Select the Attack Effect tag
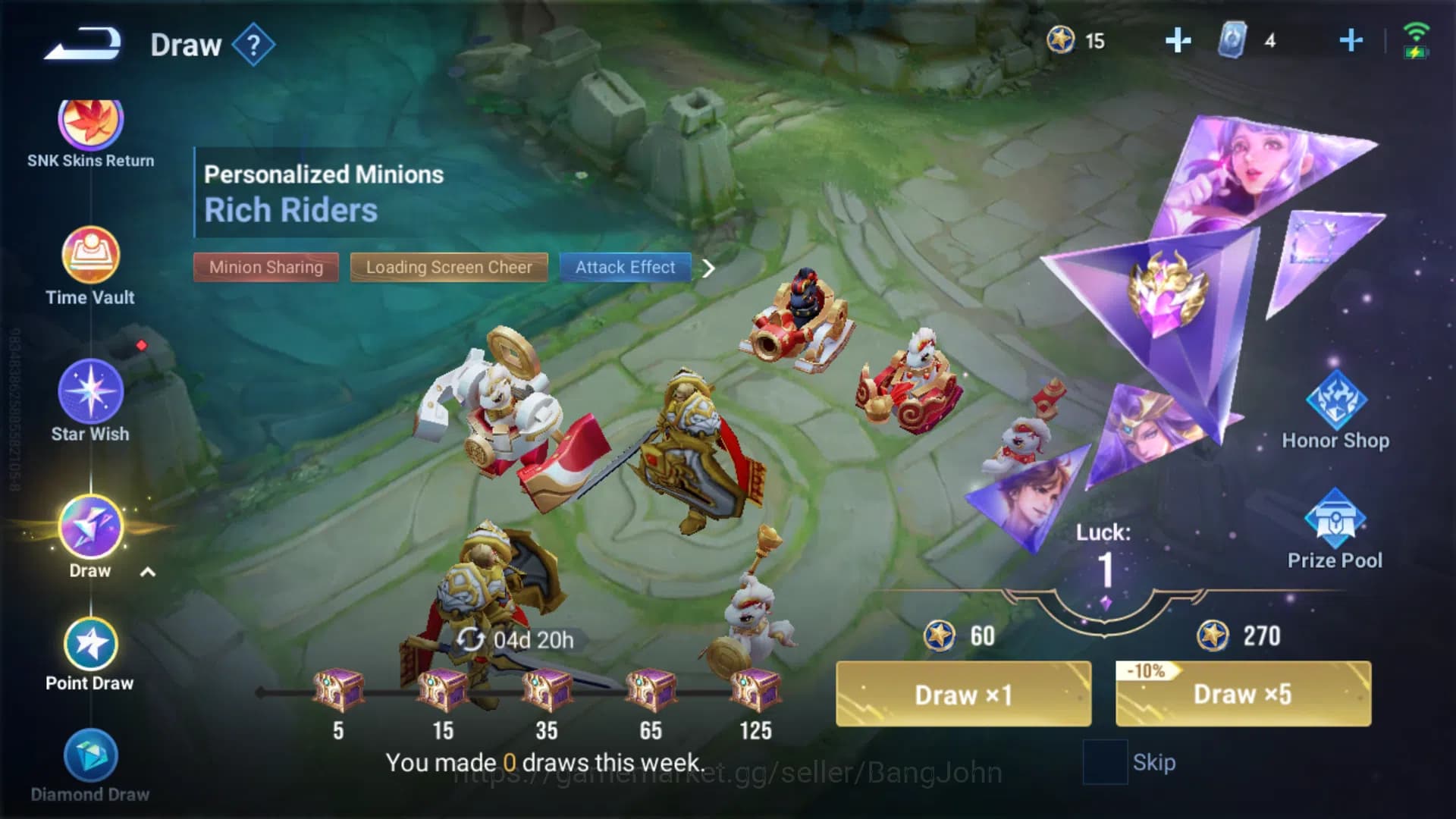The width and height of the screenshot is (1456, 819). (x=625, y=268)
